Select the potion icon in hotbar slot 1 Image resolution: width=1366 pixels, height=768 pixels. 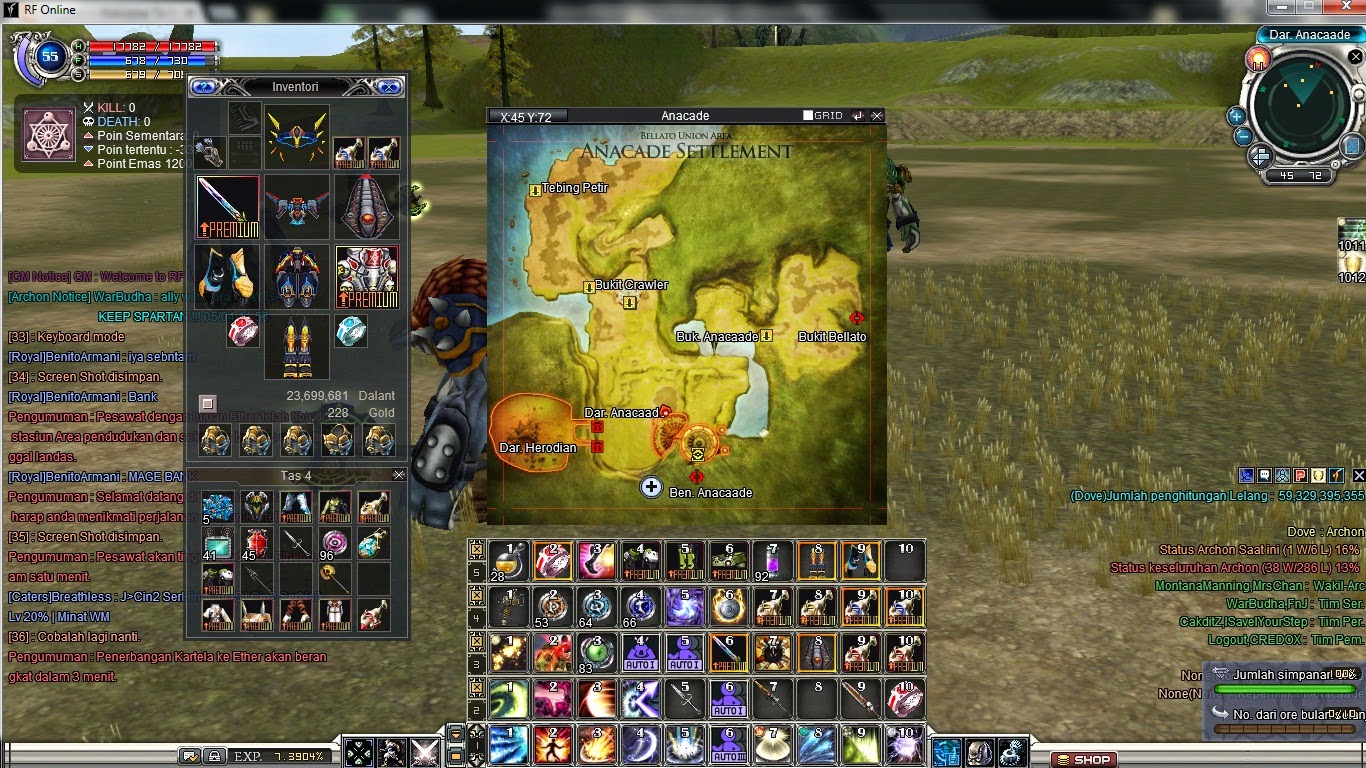point(507,560)
